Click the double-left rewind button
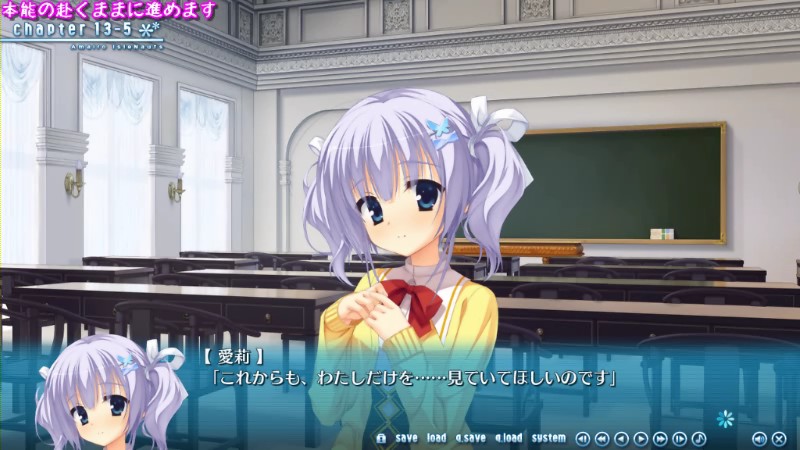Screen dimensions: 800x450 pyautogui.click(x=602, y=438)
